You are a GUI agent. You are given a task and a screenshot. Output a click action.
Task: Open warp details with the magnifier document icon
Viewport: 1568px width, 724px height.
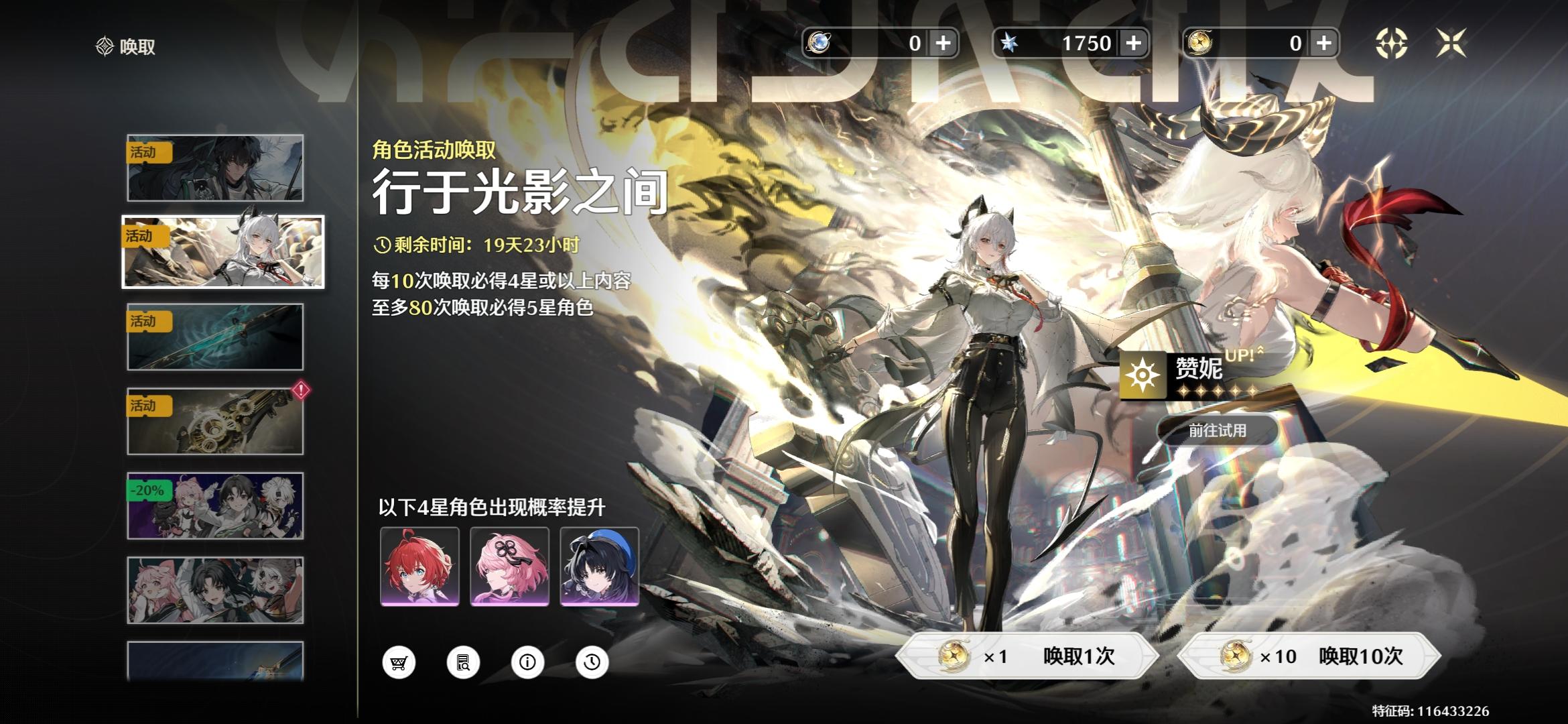tap(463, 661)
